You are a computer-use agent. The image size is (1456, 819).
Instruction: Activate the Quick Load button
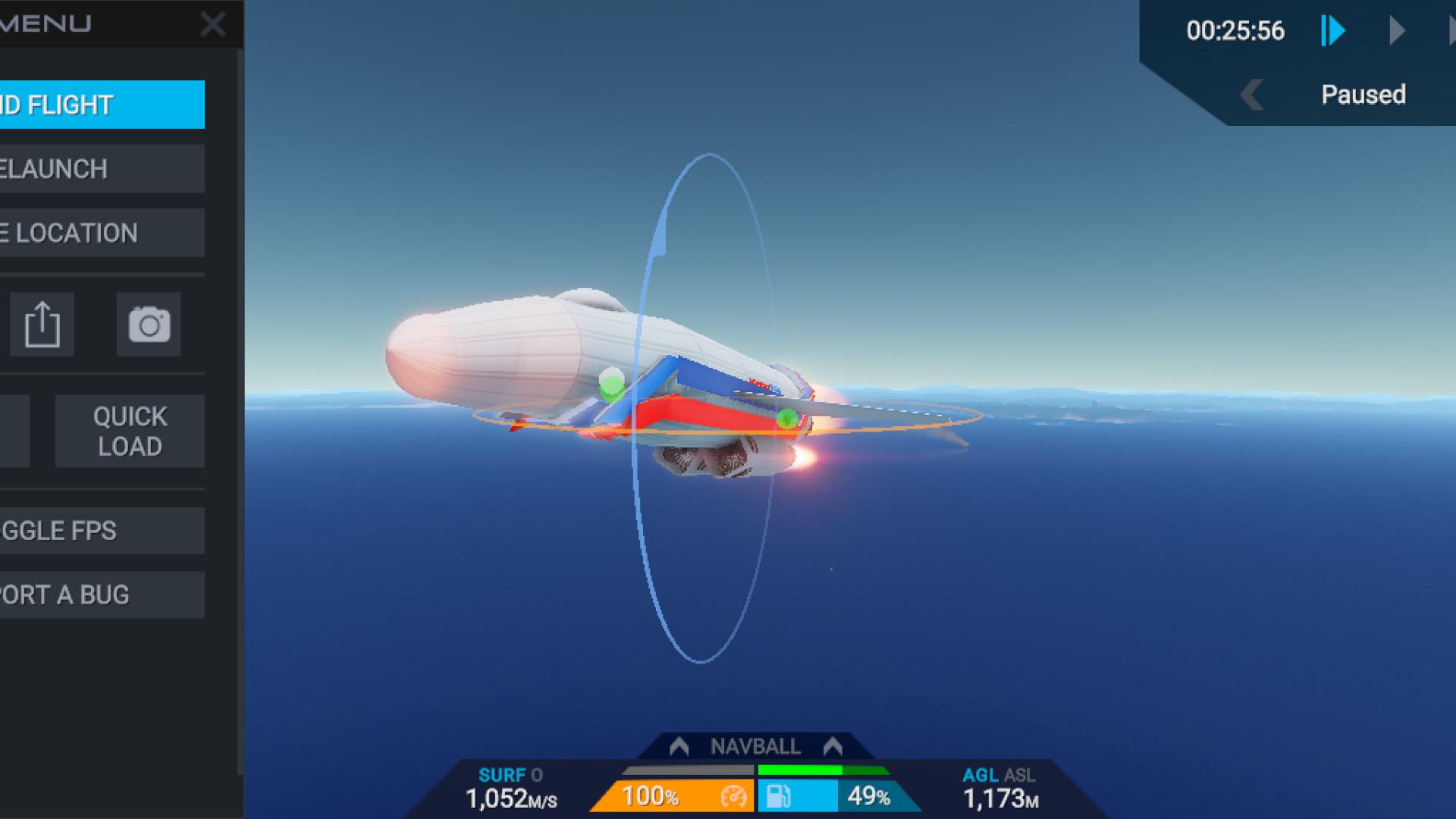(130, 431)
